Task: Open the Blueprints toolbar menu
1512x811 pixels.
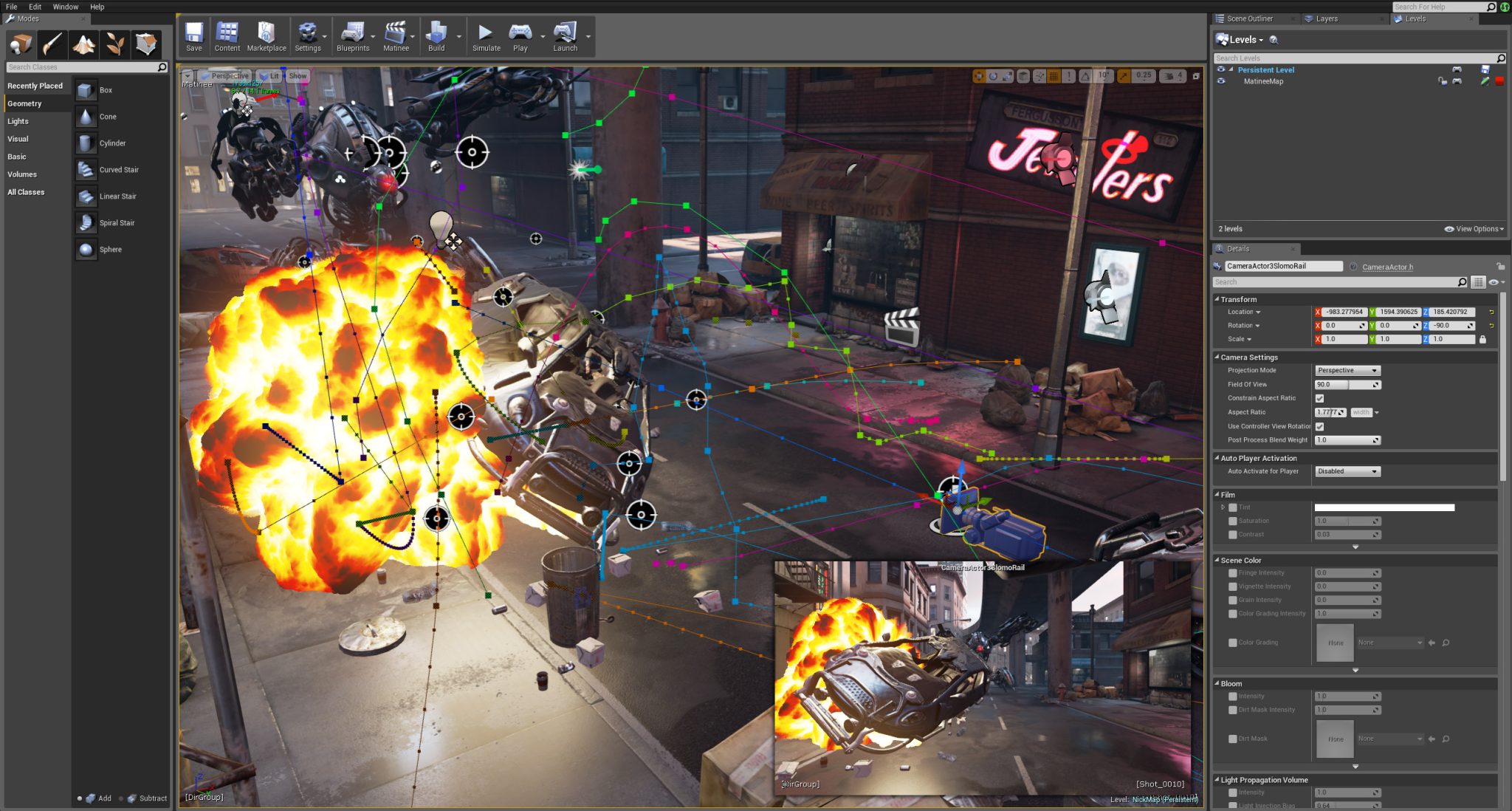Action: click(x=353, y=37)
